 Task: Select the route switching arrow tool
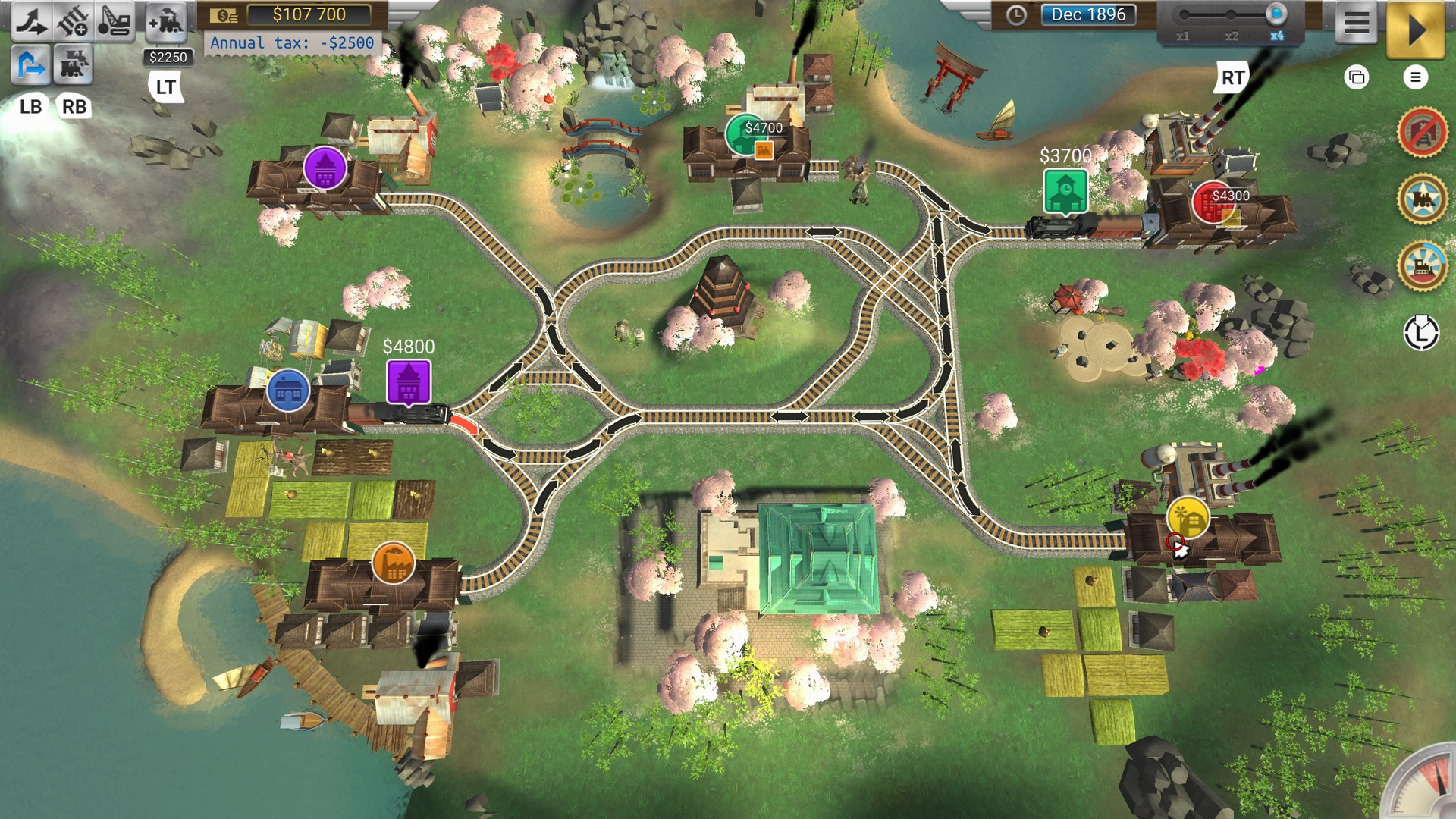30,20
